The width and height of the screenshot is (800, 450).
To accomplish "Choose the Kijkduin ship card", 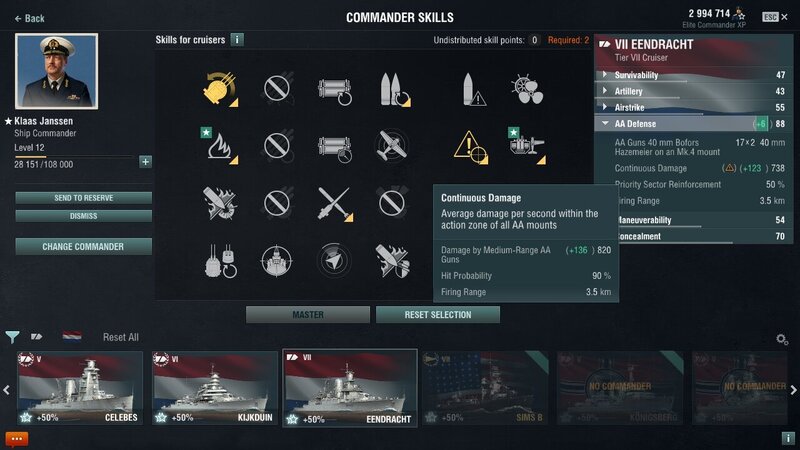I will pos(214,388).
